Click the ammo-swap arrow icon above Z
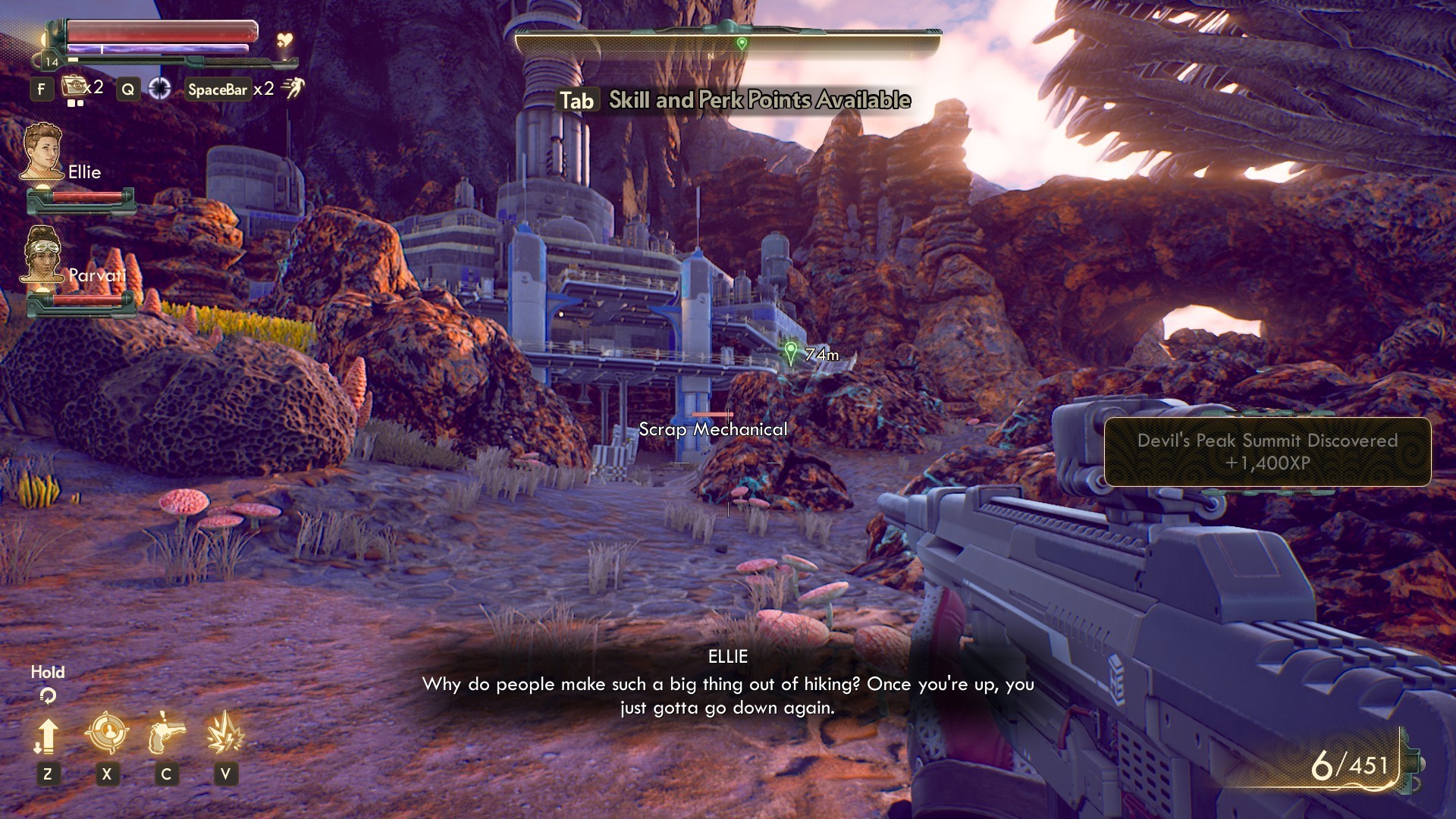Viewport: 1456px width, 819px height. pos(49,736)
